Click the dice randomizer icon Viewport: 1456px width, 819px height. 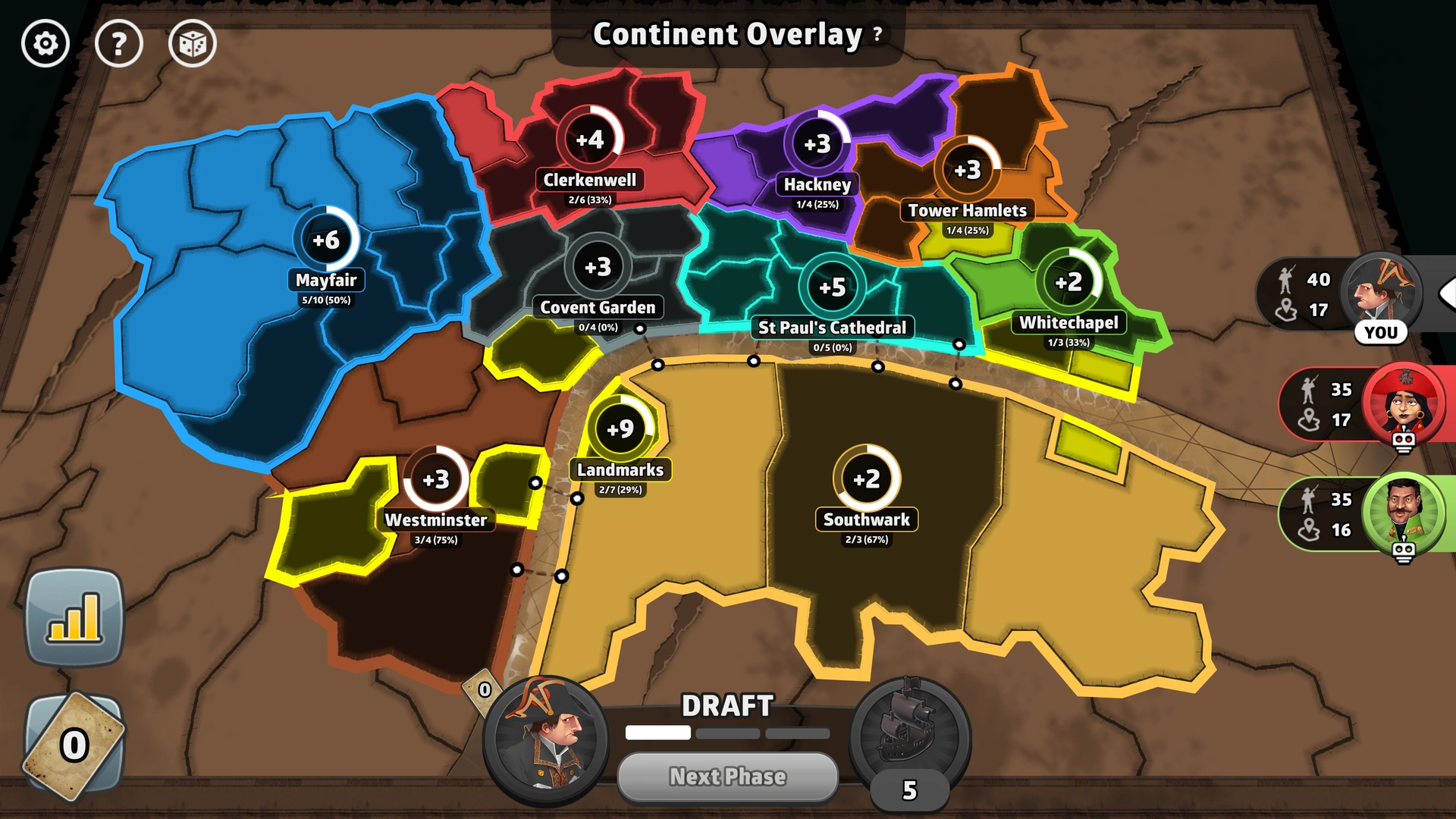(192, 43)
